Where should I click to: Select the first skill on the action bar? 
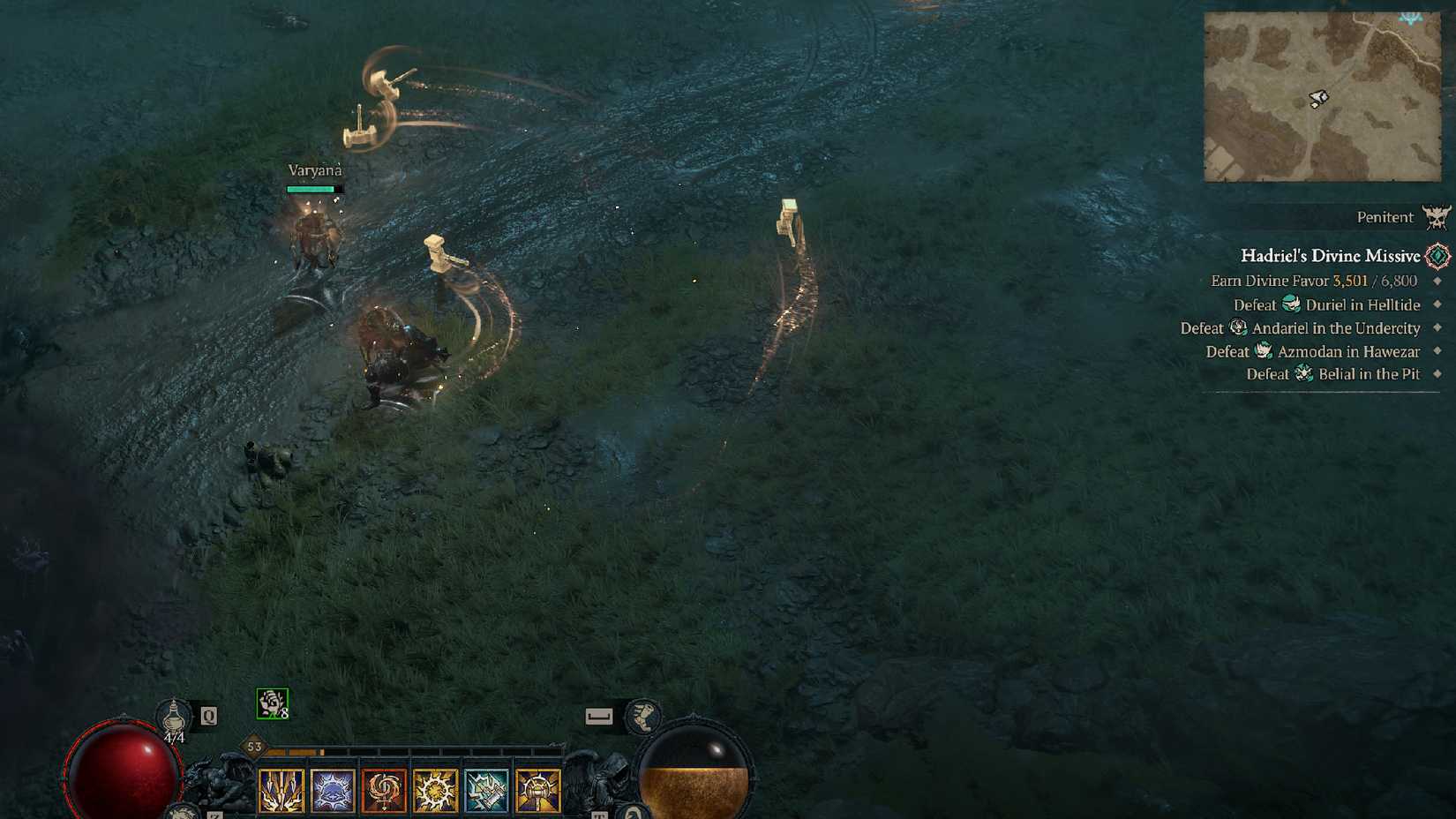[x=281, y=789]
